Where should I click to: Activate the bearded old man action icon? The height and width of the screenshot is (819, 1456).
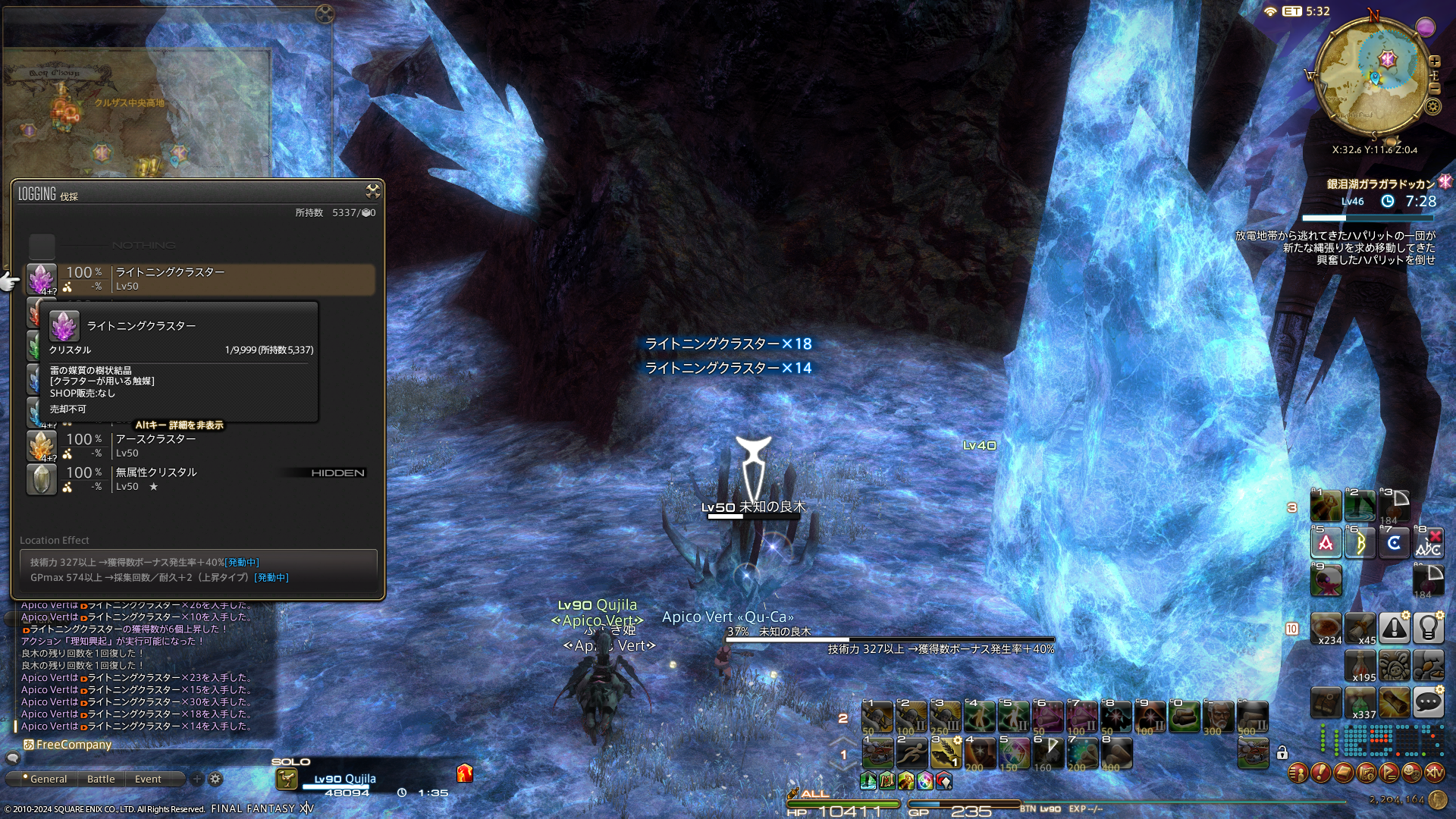point(1218,716)
